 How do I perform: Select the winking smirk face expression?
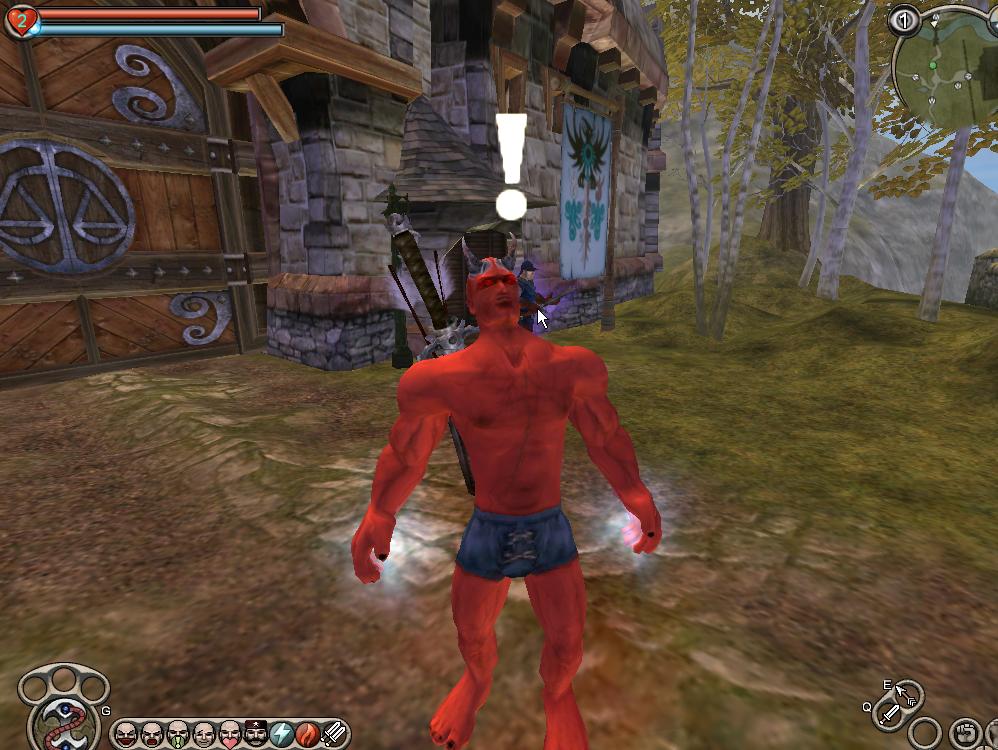(204, 735)
